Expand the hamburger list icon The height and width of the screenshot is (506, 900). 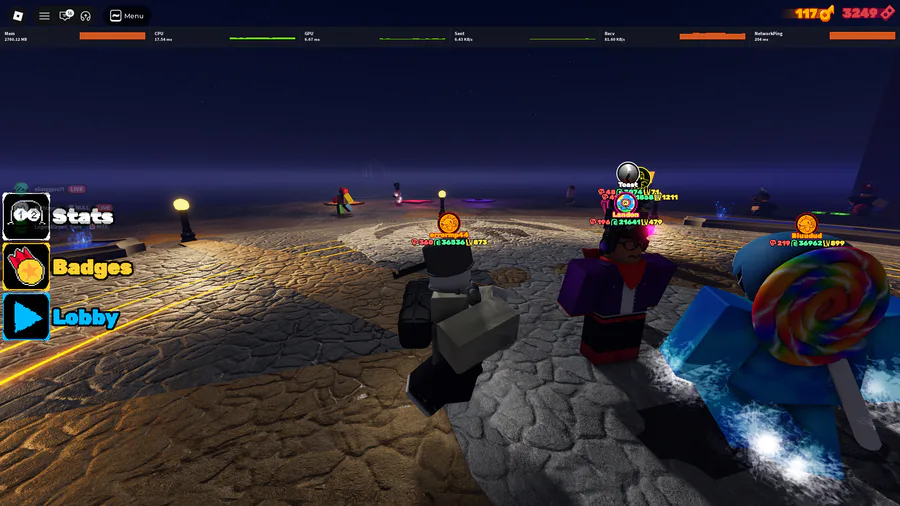[x=44, y=16]
